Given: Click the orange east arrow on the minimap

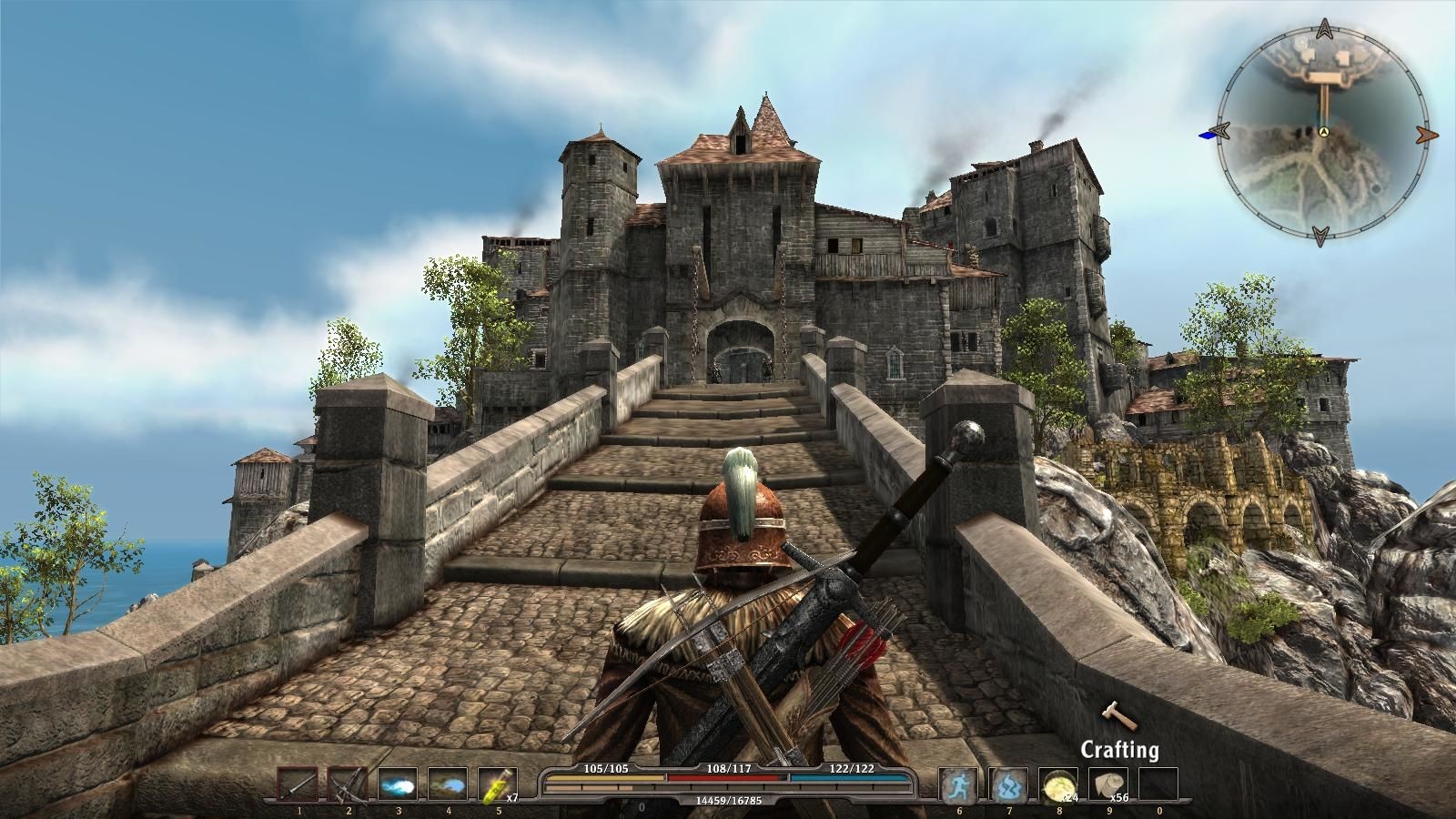Looking at the screenshot, I should click(x=1428, y=135).
